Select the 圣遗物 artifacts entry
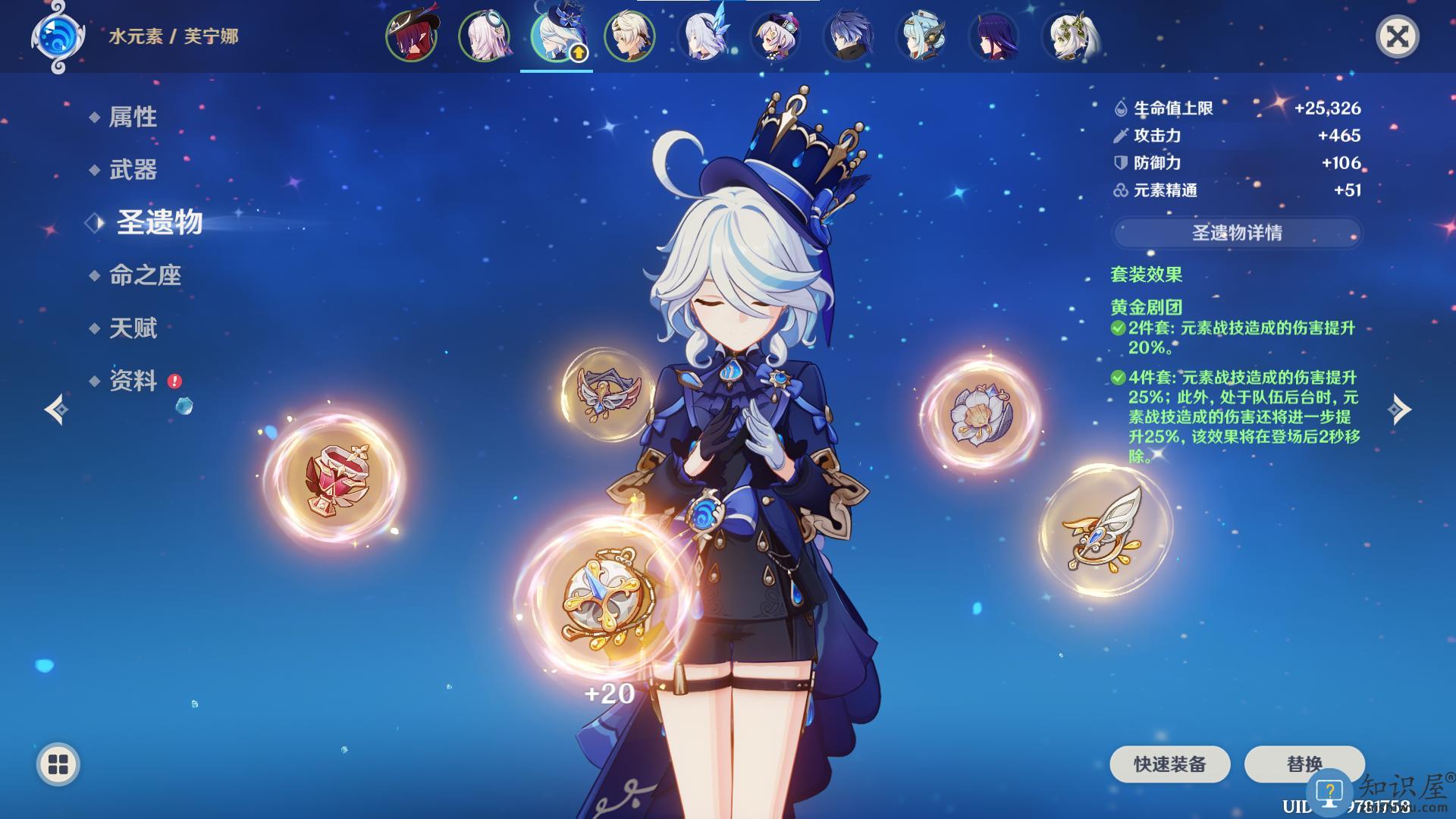 click(x=158, y=222)
